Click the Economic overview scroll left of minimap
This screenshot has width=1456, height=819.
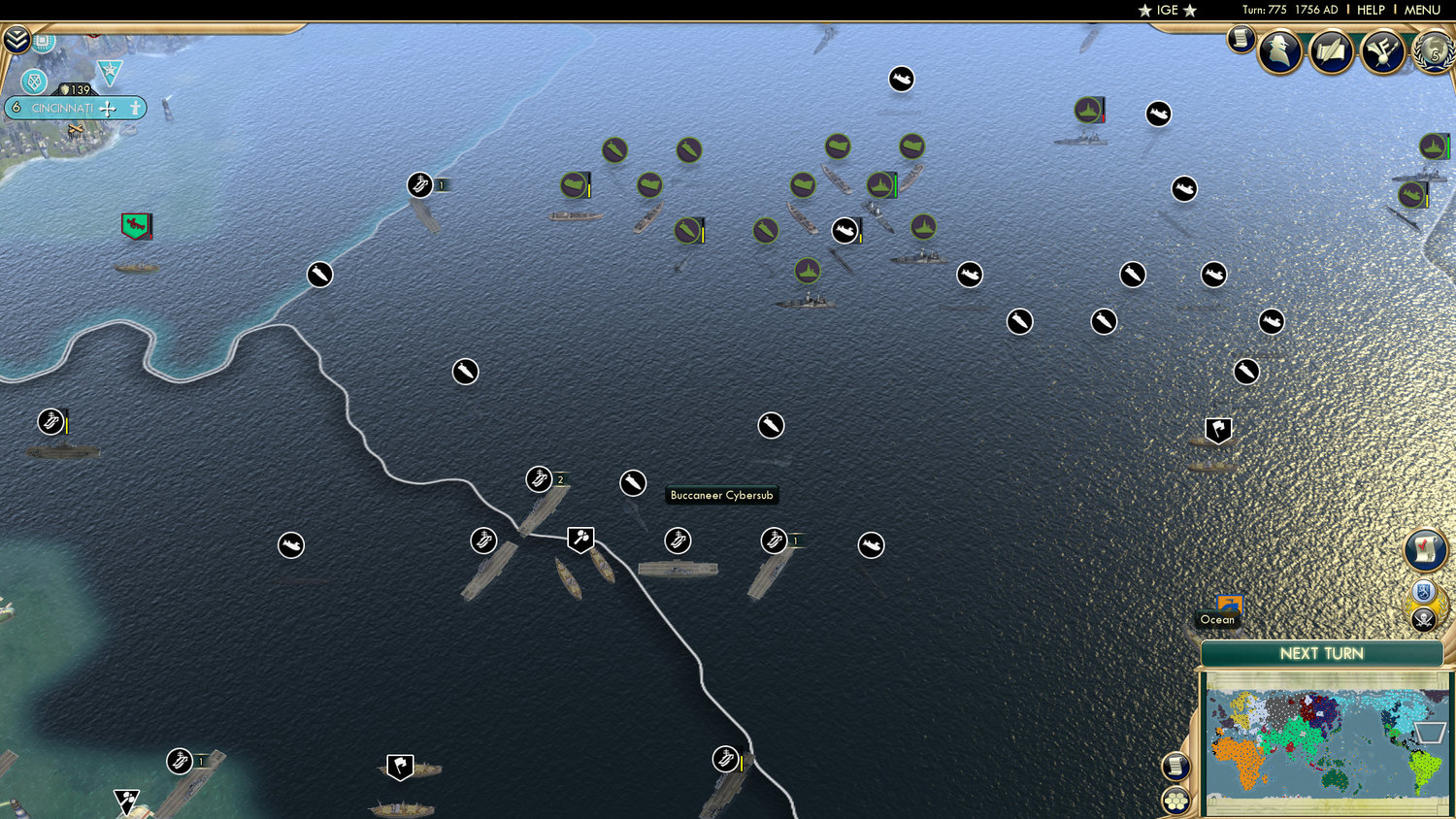pos(1175,768)
